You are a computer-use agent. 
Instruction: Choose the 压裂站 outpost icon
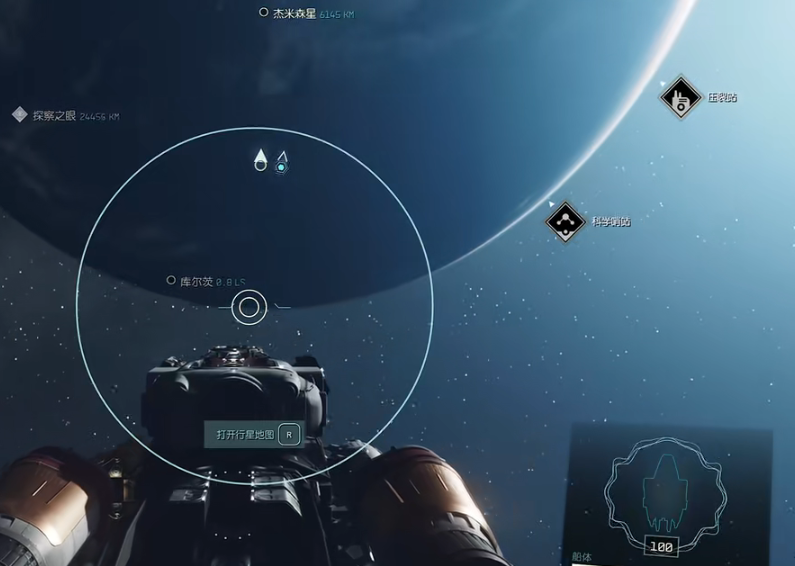(680, 98)
